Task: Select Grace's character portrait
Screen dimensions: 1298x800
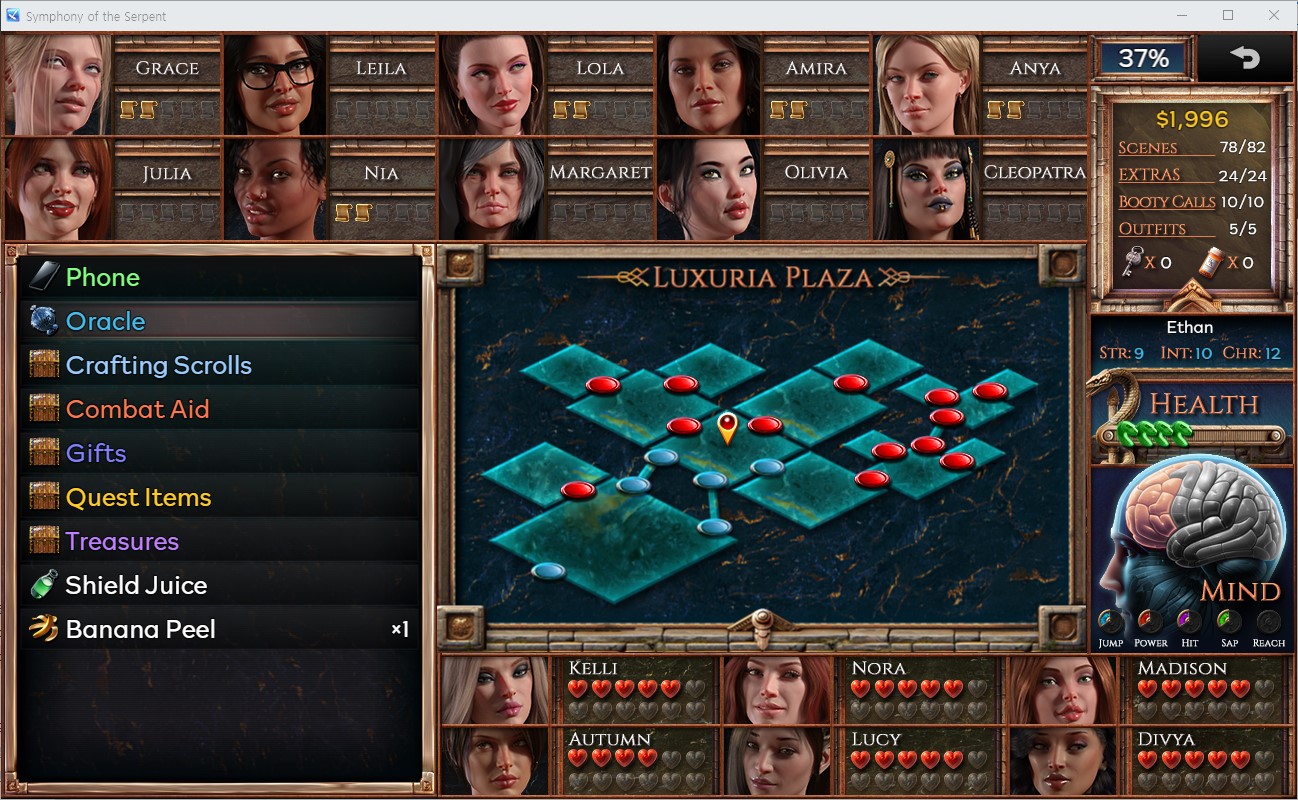Action: coord(58,85)
